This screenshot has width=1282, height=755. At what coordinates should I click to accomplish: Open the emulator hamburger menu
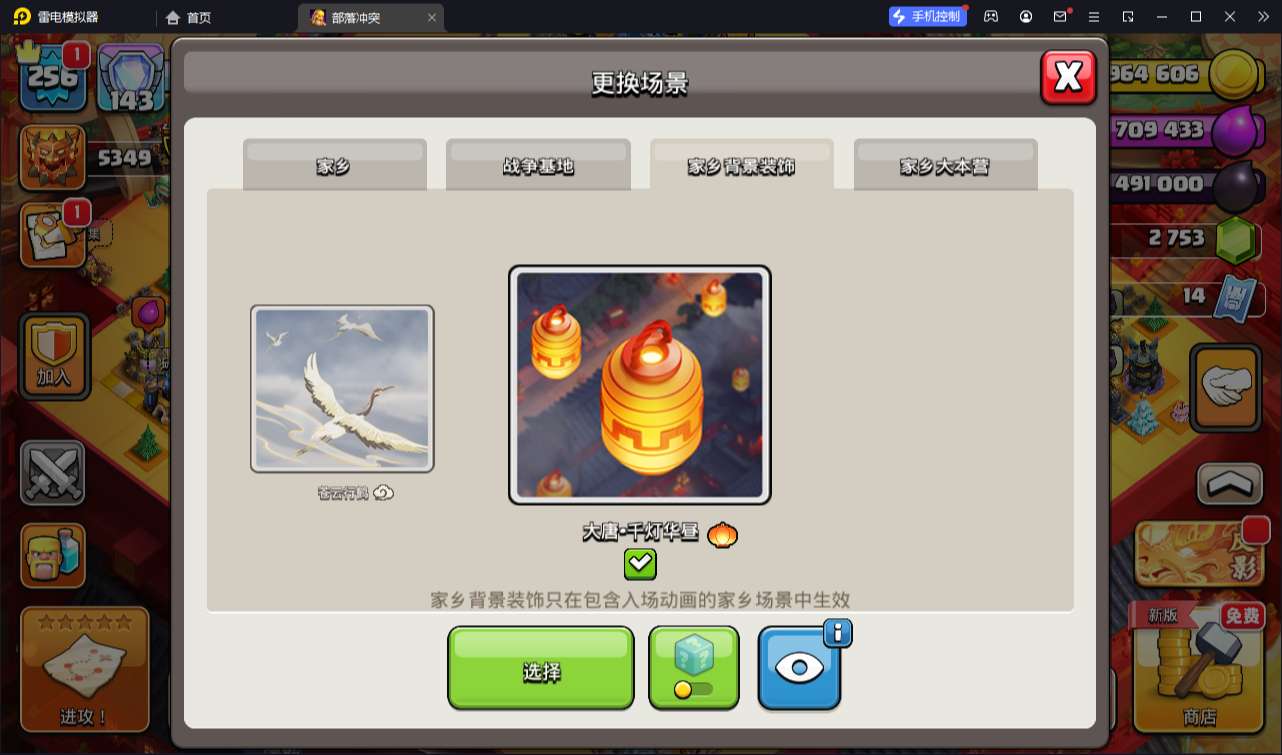[1094, 16]
